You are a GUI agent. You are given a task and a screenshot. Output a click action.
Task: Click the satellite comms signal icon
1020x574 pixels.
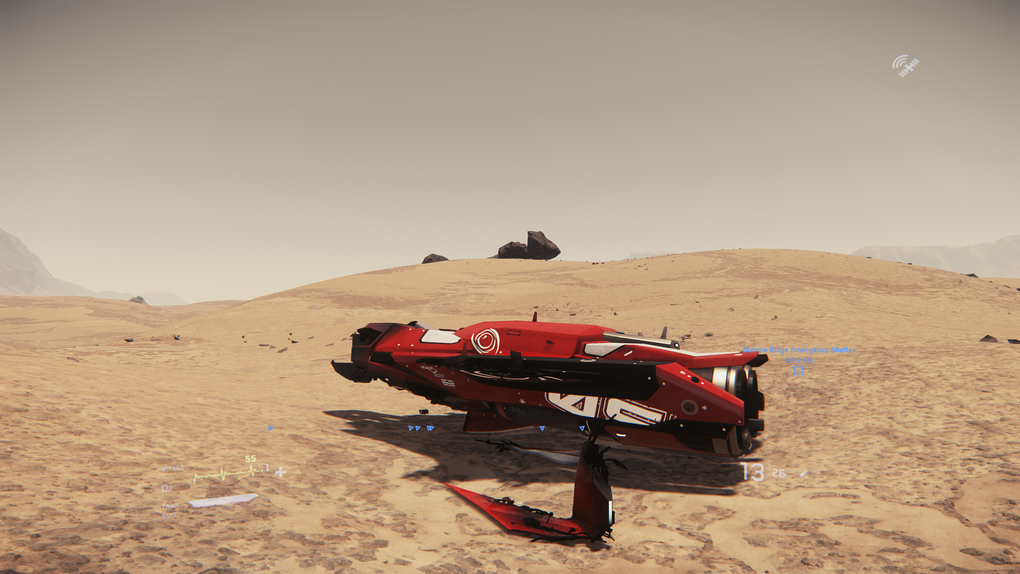point(905,66)
